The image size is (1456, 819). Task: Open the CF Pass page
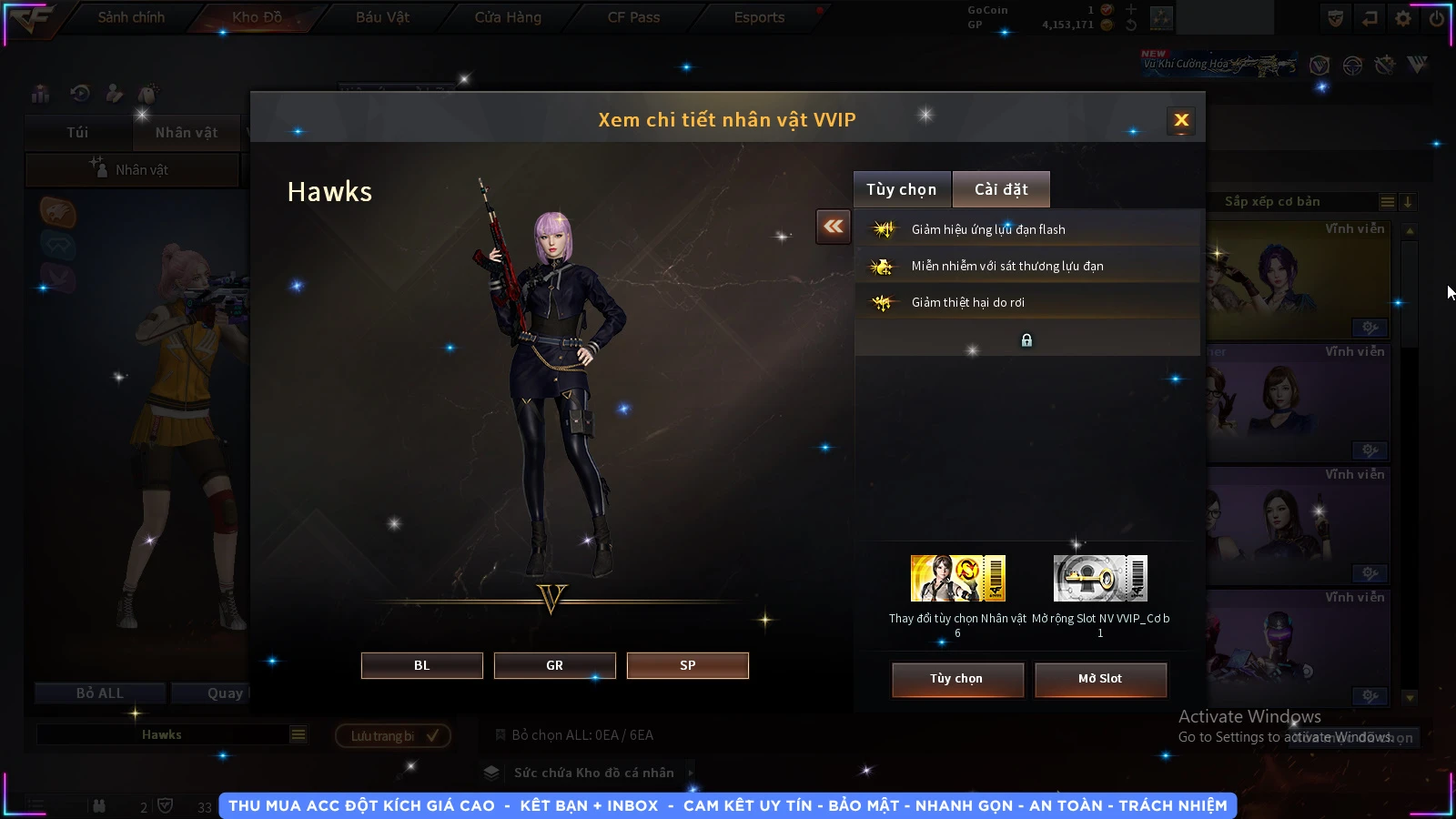pos(633,17)
